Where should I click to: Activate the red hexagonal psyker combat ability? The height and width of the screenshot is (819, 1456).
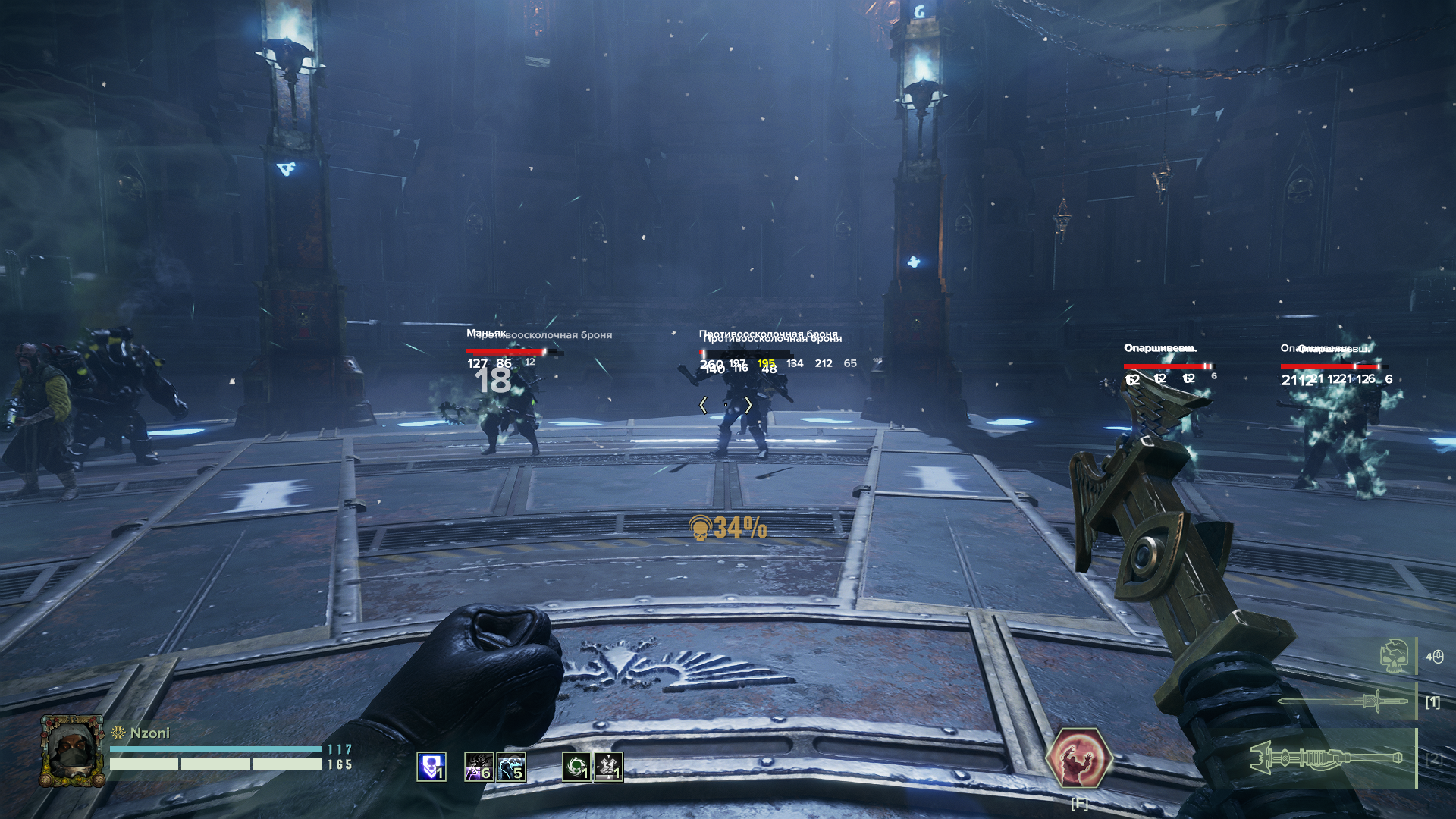(1078, 758)
